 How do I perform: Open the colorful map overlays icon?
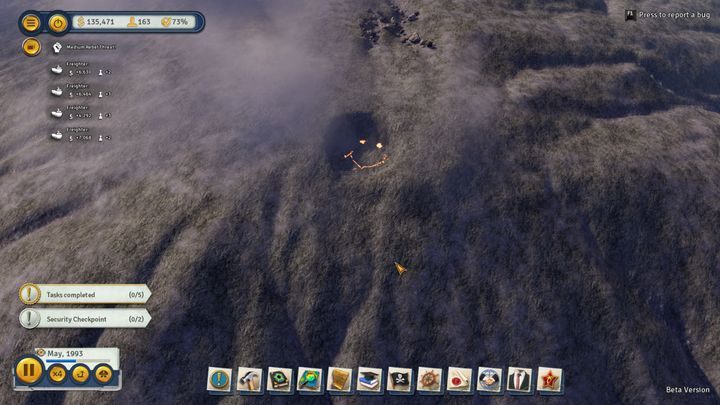coord(310,379)
